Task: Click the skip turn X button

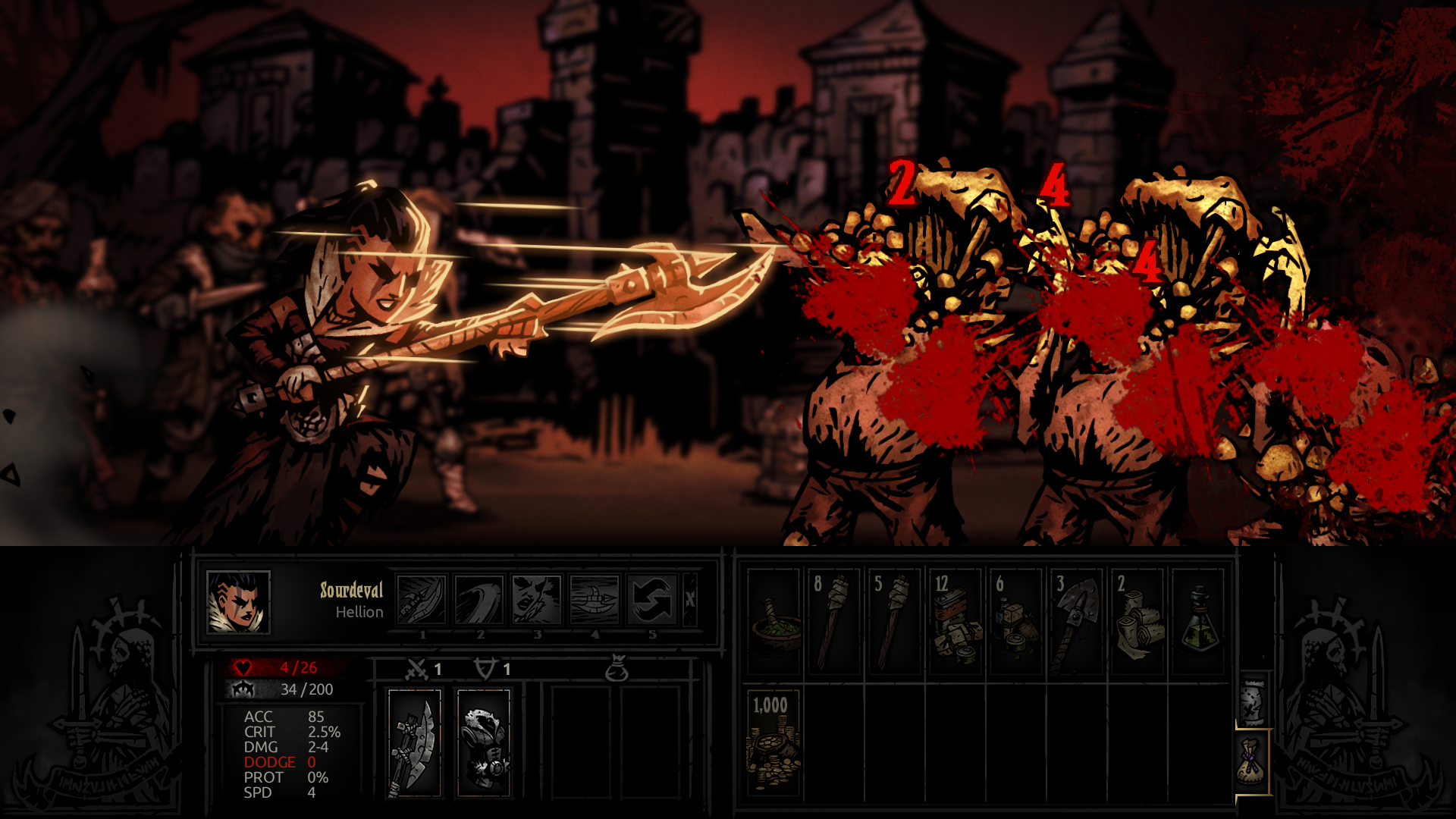Action: click(x=689, y=600)
